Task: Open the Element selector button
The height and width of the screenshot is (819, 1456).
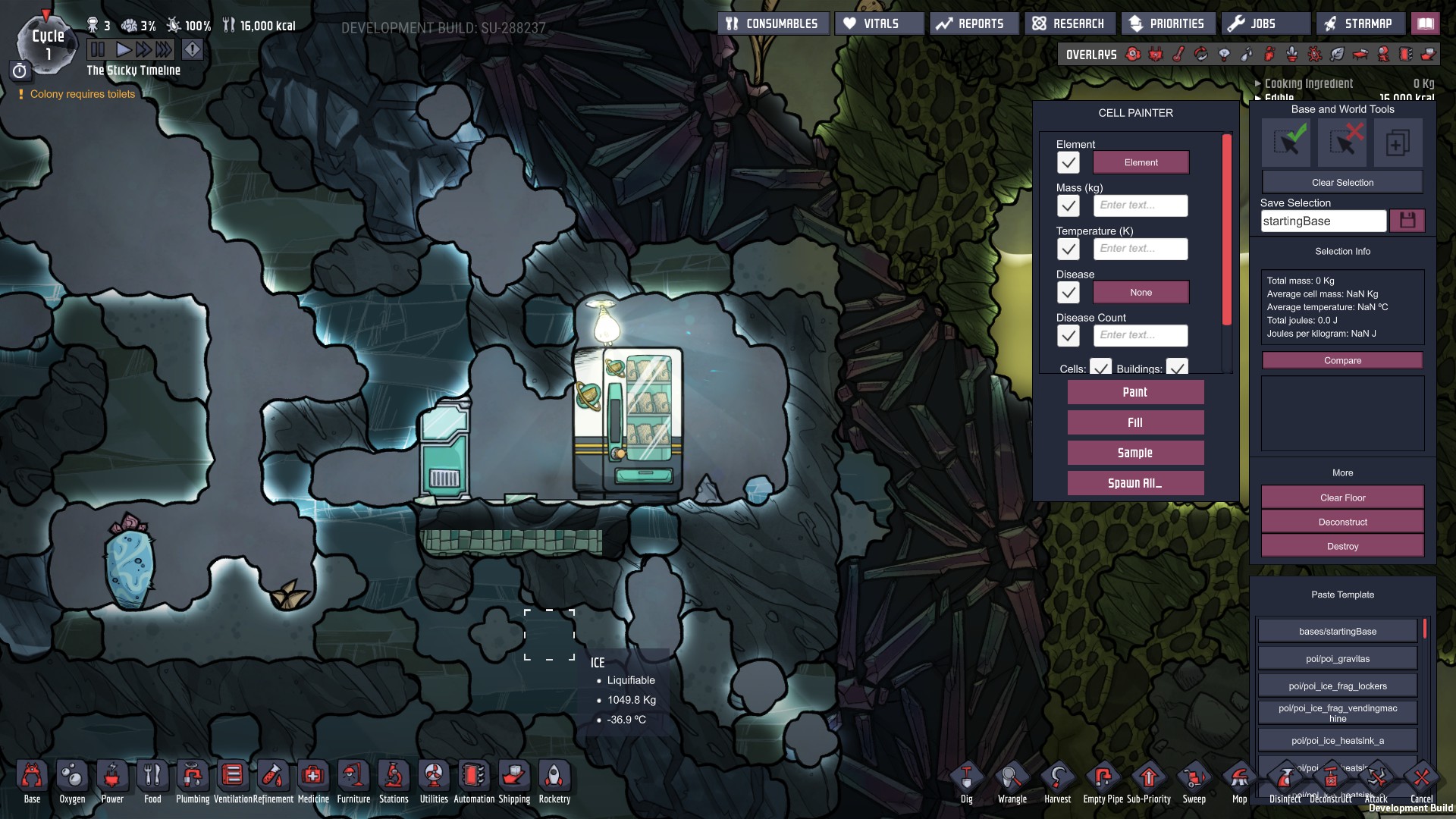Action: click(x=1141, y=162)
